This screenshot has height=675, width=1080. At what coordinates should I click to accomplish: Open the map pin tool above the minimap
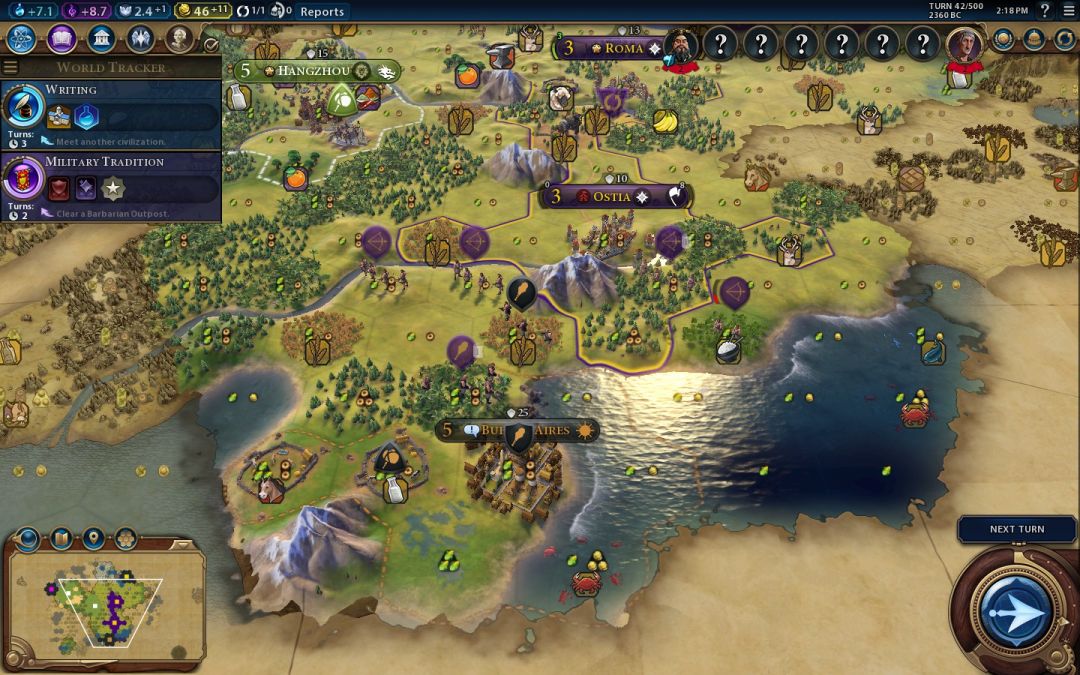(93, 539)
